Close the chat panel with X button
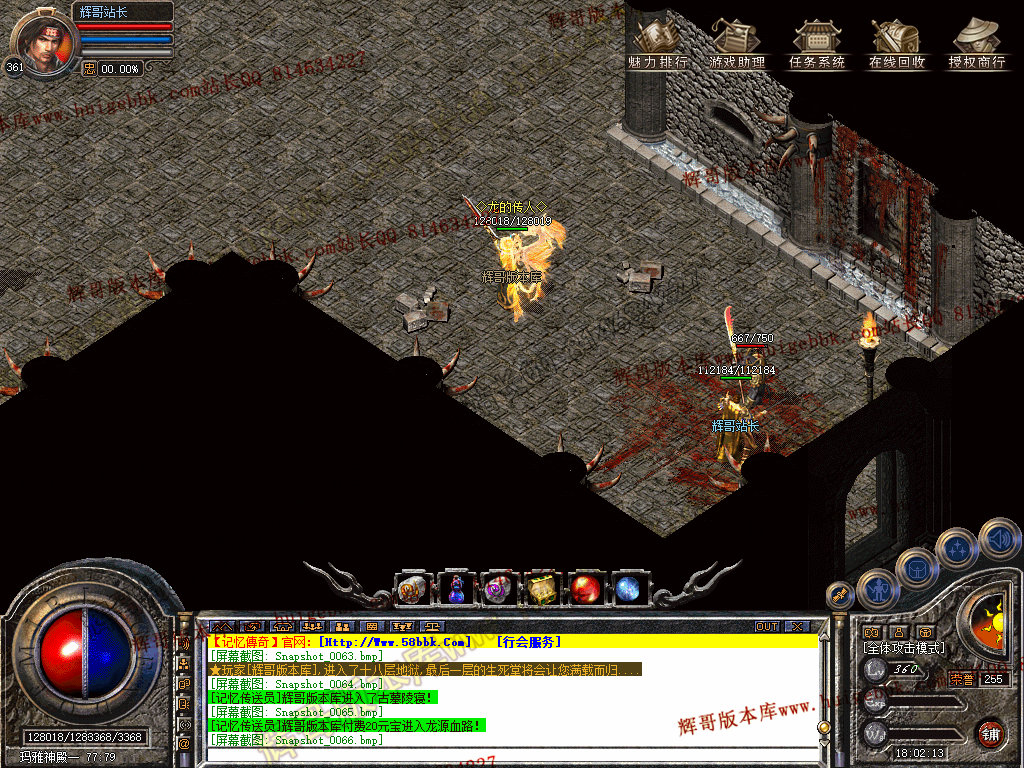This screenshot has width=1024, height=768. 796,627
